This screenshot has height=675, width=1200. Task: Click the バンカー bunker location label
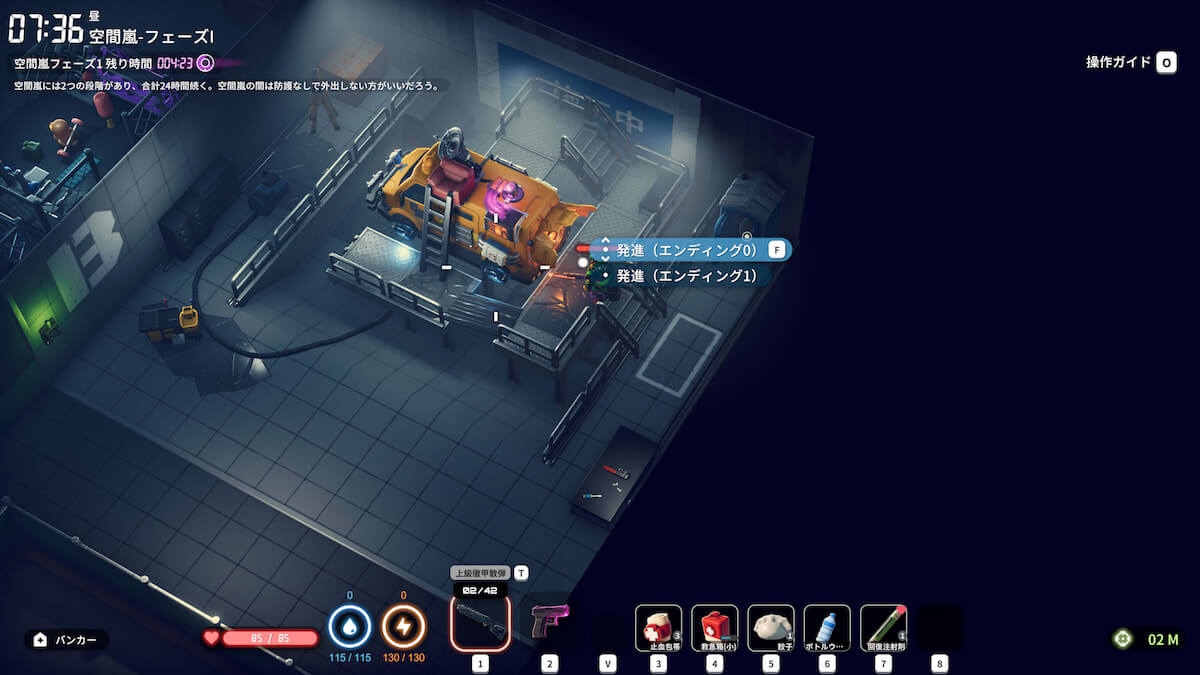[67, 640]
